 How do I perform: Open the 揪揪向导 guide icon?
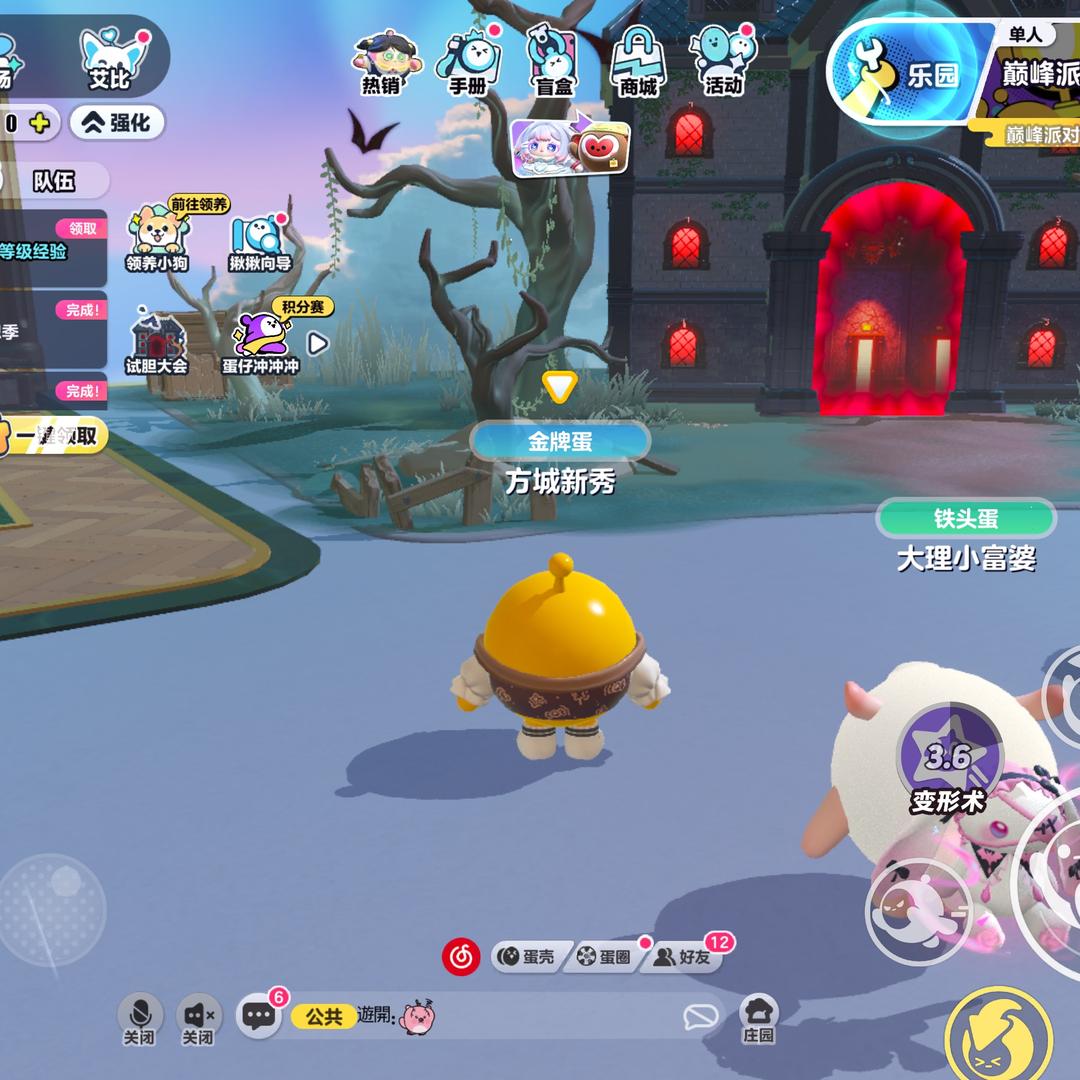pos(260,242)
